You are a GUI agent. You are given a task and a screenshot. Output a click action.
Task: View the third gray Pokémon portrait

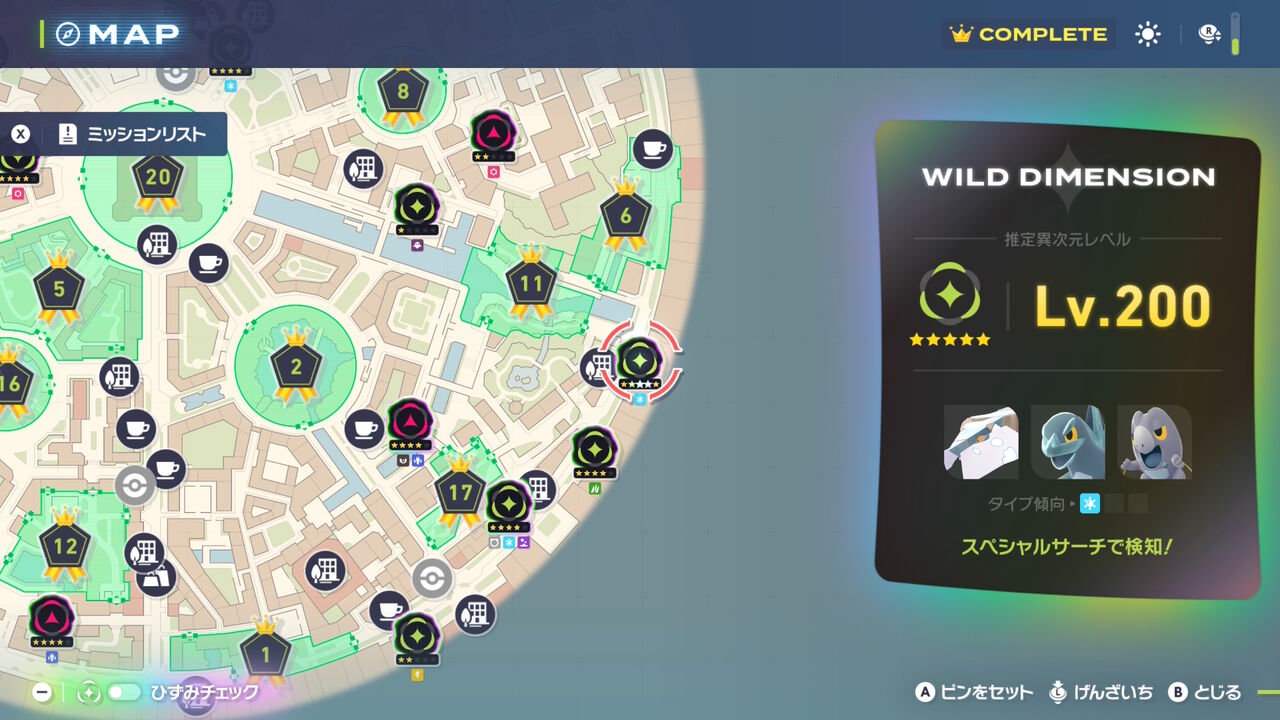(x=1154, y=442)
